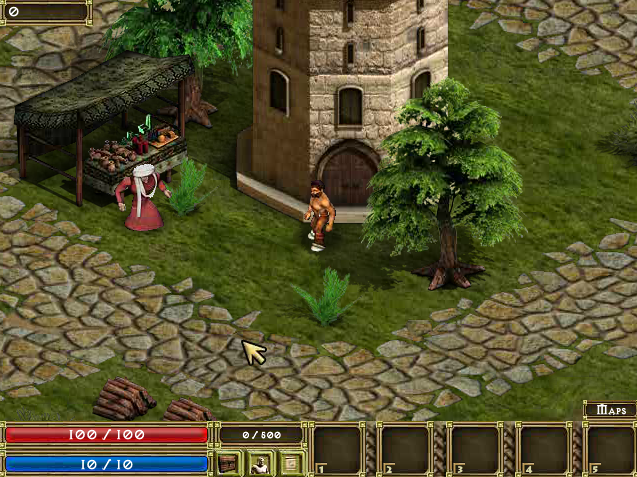Open the scroll journal icon
Viewport: 637px width, 477px height.
click(291, 463)
